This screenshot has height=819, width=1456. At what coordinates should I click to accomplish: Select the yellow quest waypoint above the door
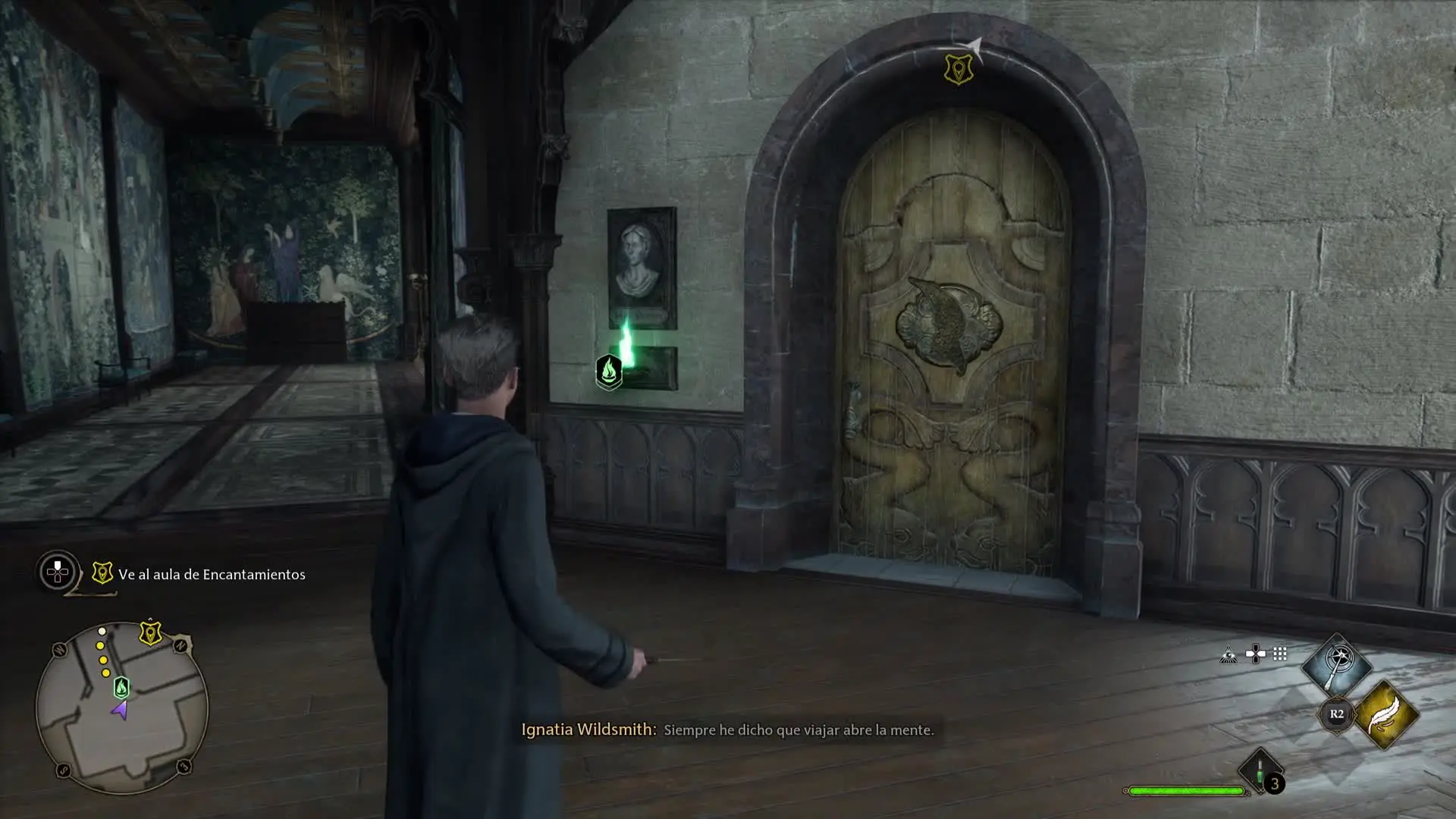959,69
